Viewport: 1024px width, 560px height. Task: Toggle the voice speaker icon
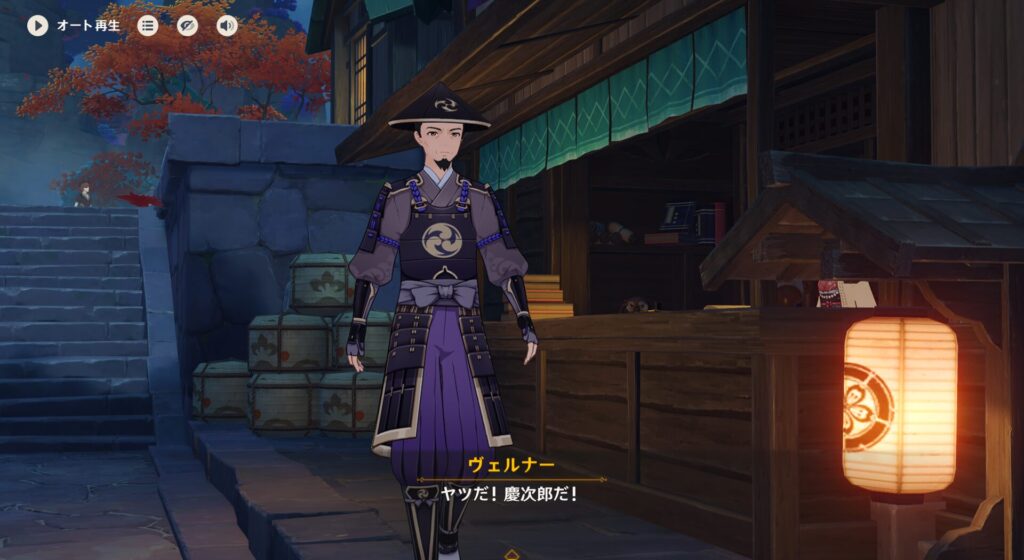pos(227,25)
